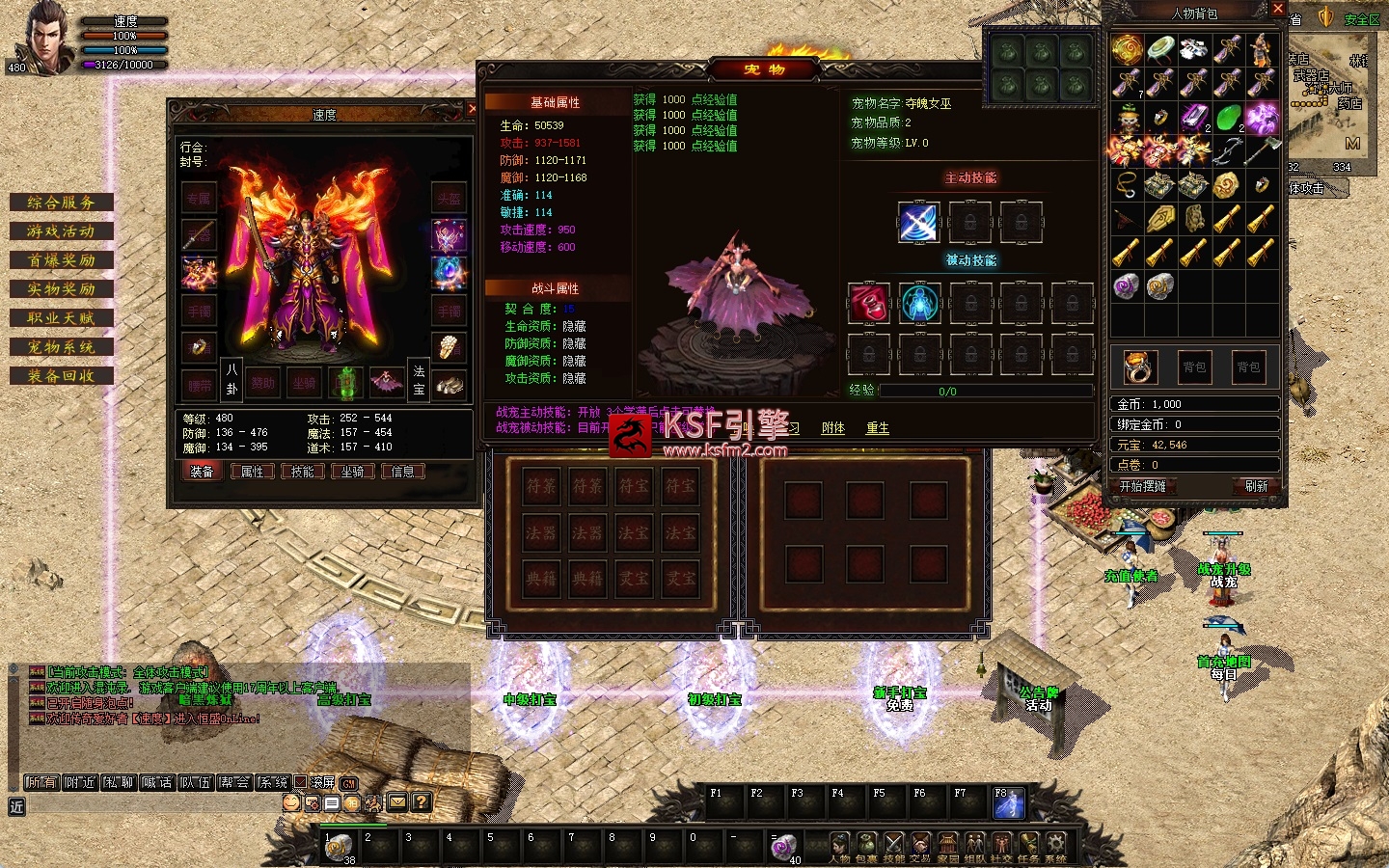
Task: Show the 信息 info tab
Action: [x=403, y=472]
